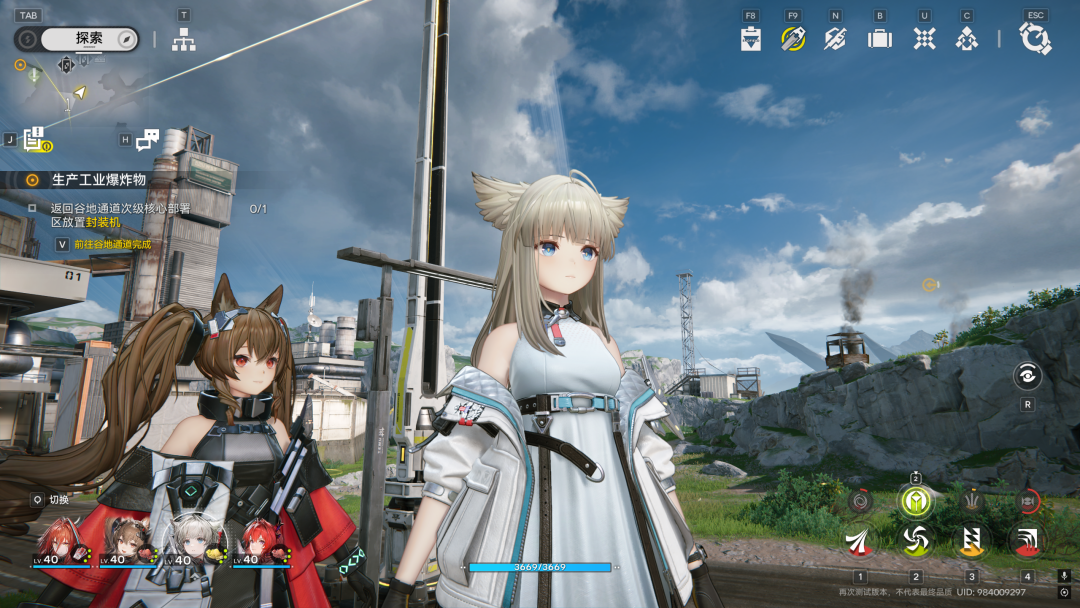Open the main system menu ring icon

tap(1035, 39)
